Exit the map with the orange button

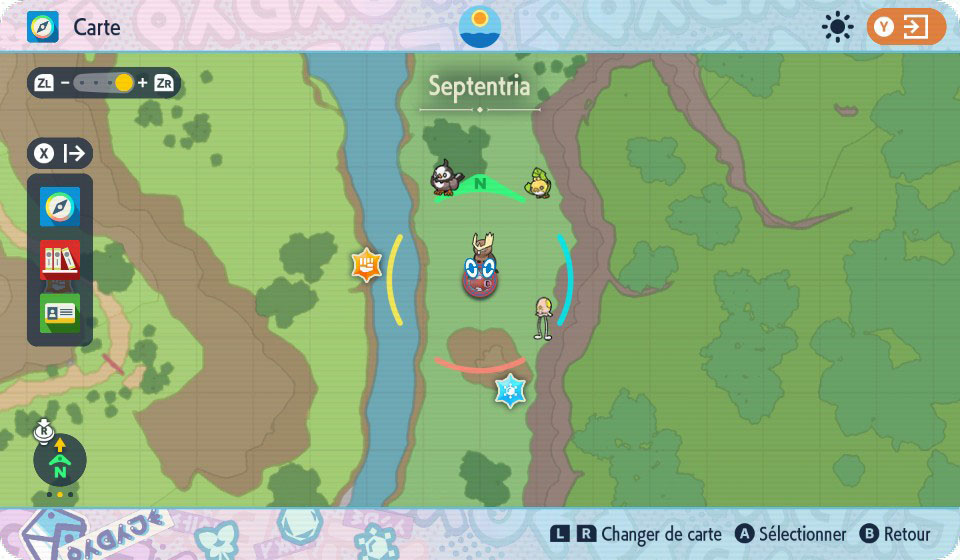coord(906,27)
